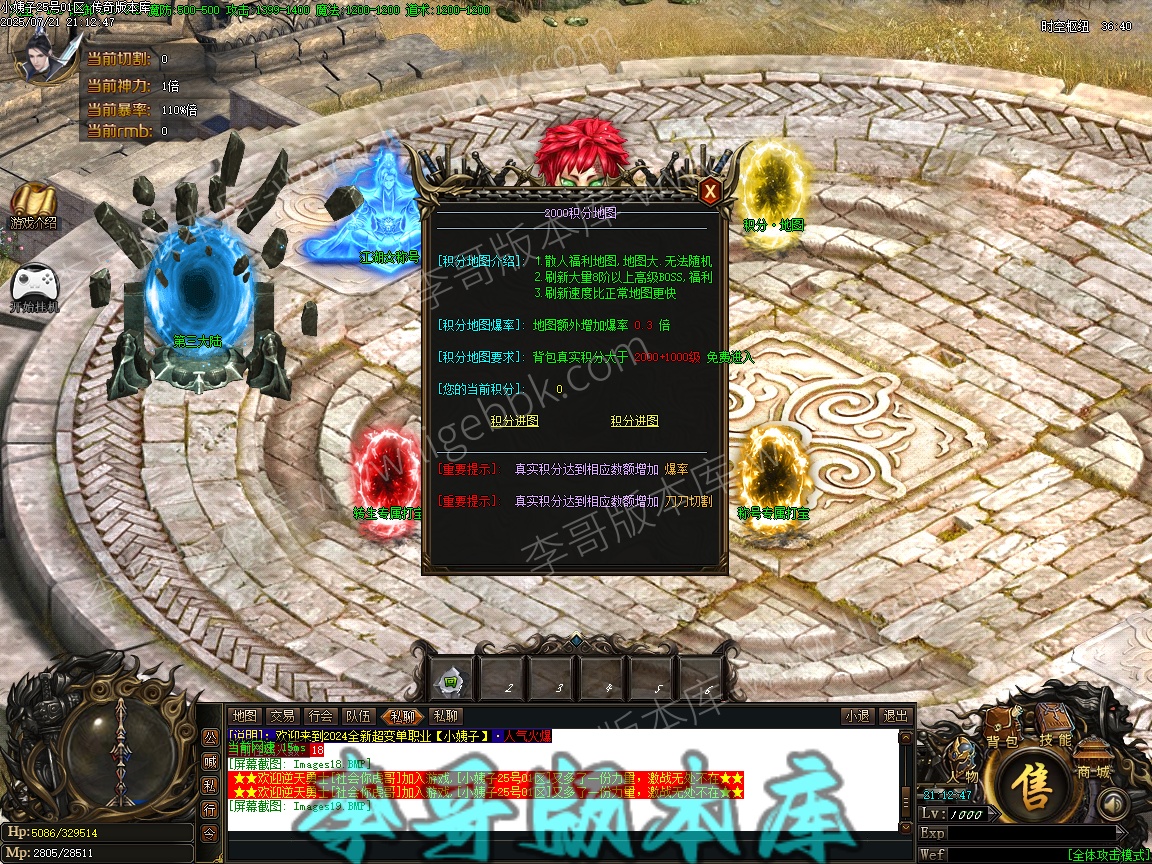Activate the 令 chat channel button

pos(209,833)
